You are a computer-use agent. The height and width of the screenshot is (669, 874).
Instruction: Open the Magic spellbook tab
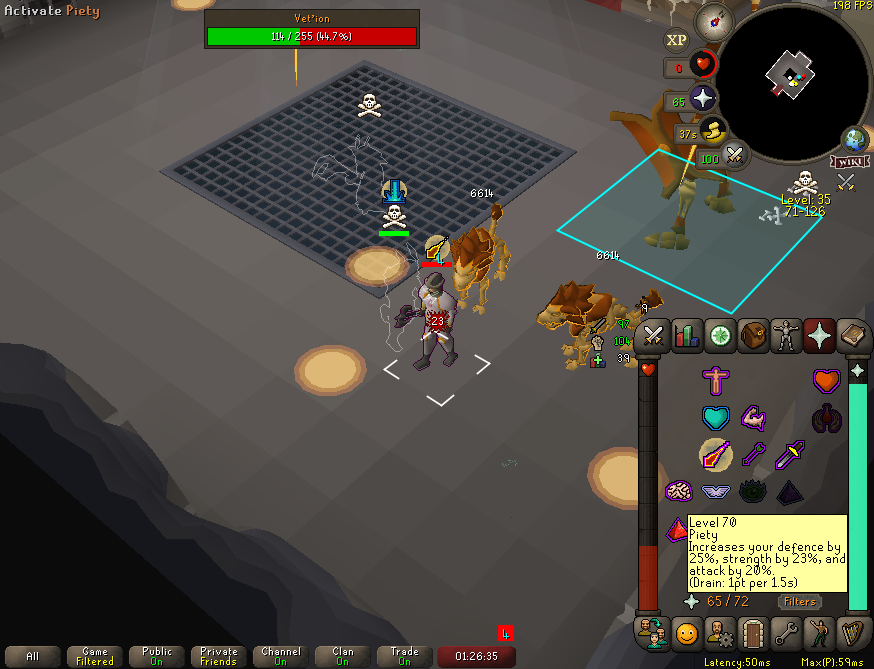tap(852, 336)
